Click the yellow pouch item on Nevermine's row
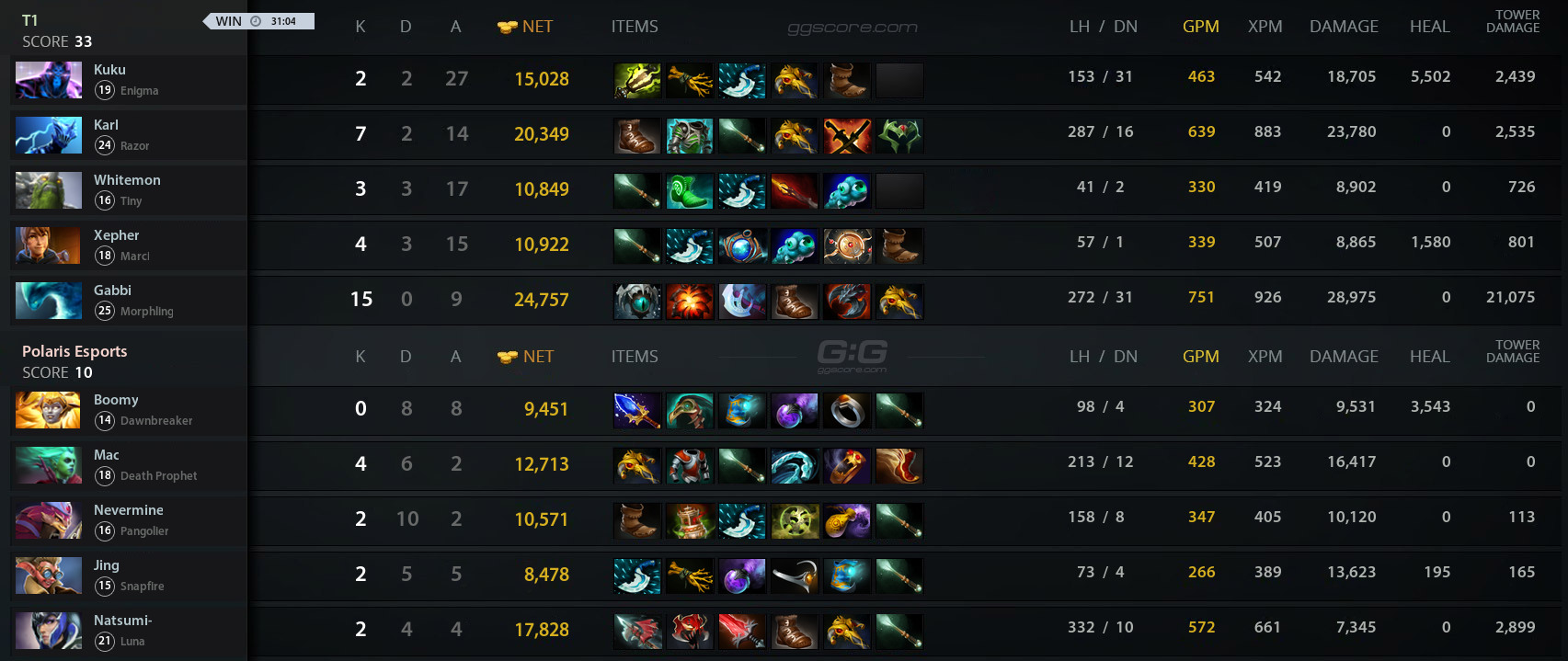 847,521
